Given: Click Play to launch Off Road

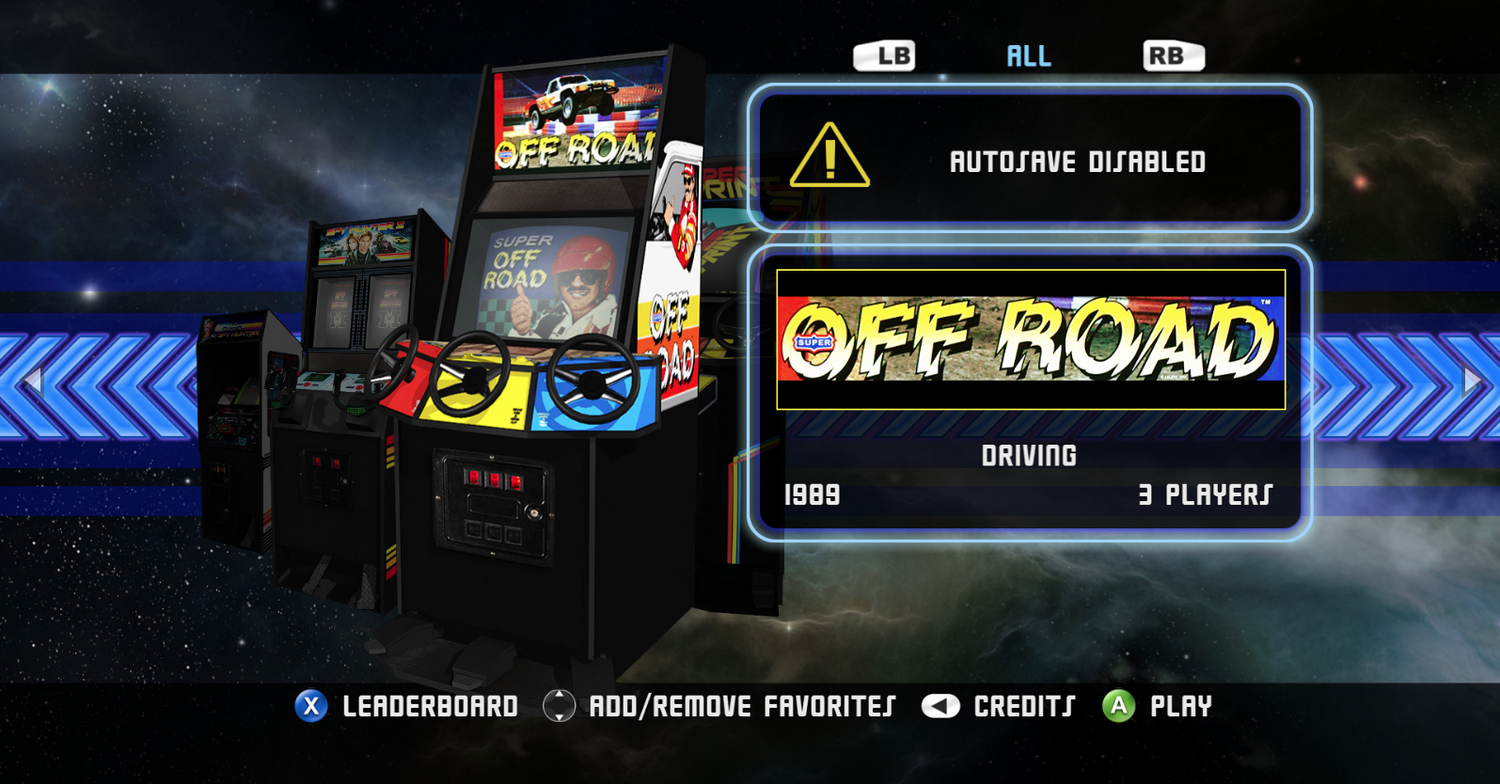Looking at the screenshot, I should 1180,706.
